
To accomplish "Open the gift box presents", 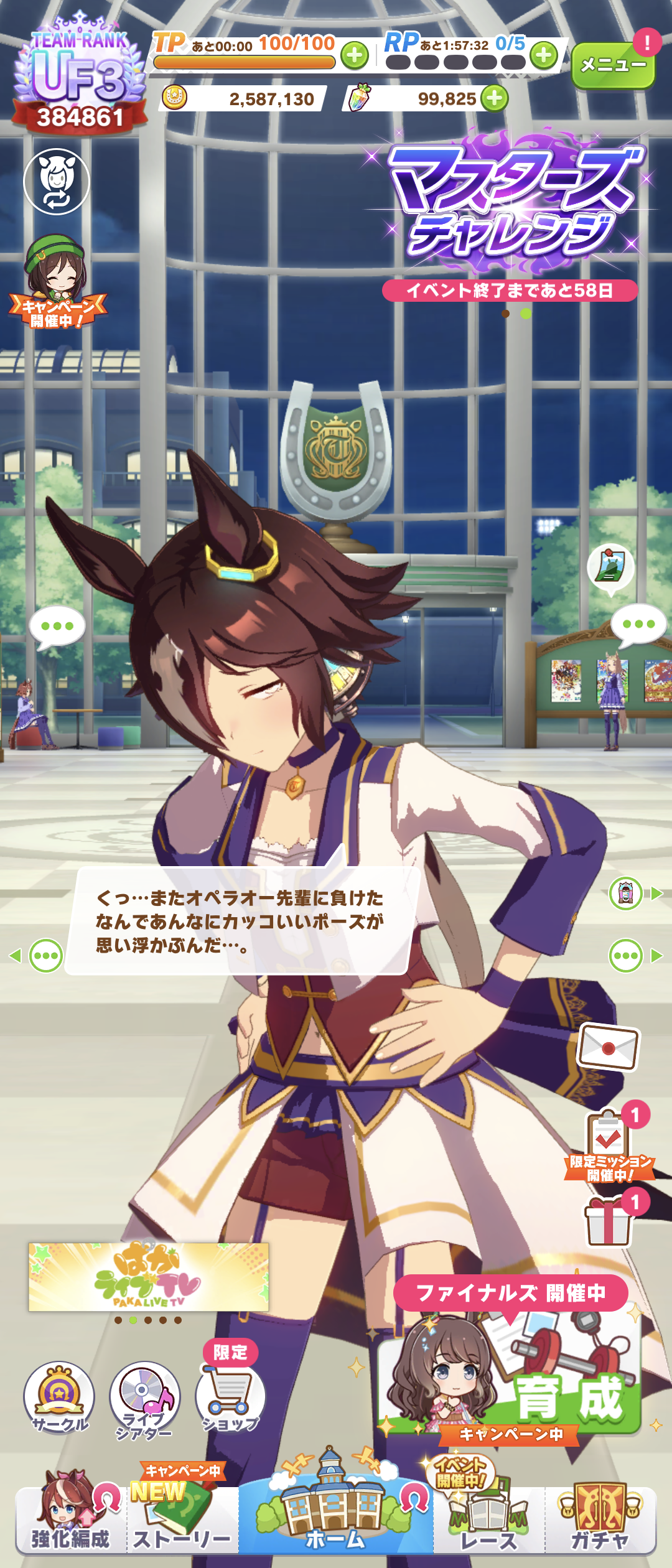I will [608, 1223].
